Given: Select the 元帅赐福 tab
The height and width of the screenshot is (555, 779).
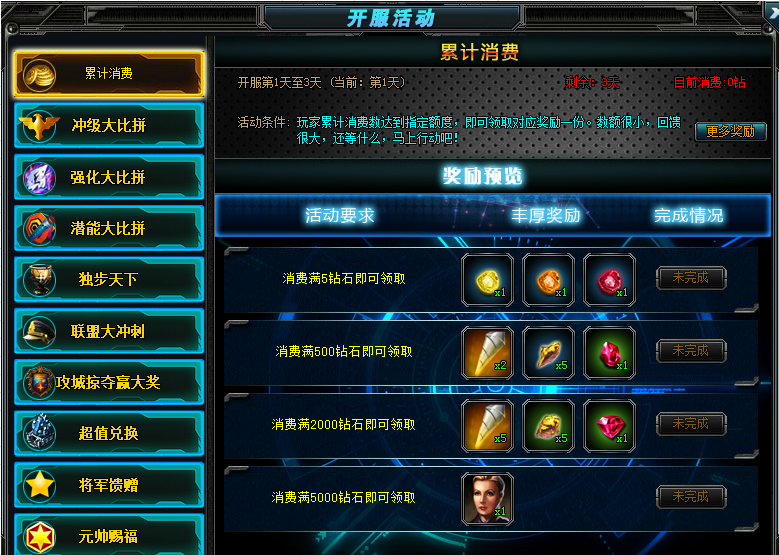Looking at the screenshot, I should [x=108, y=535].
